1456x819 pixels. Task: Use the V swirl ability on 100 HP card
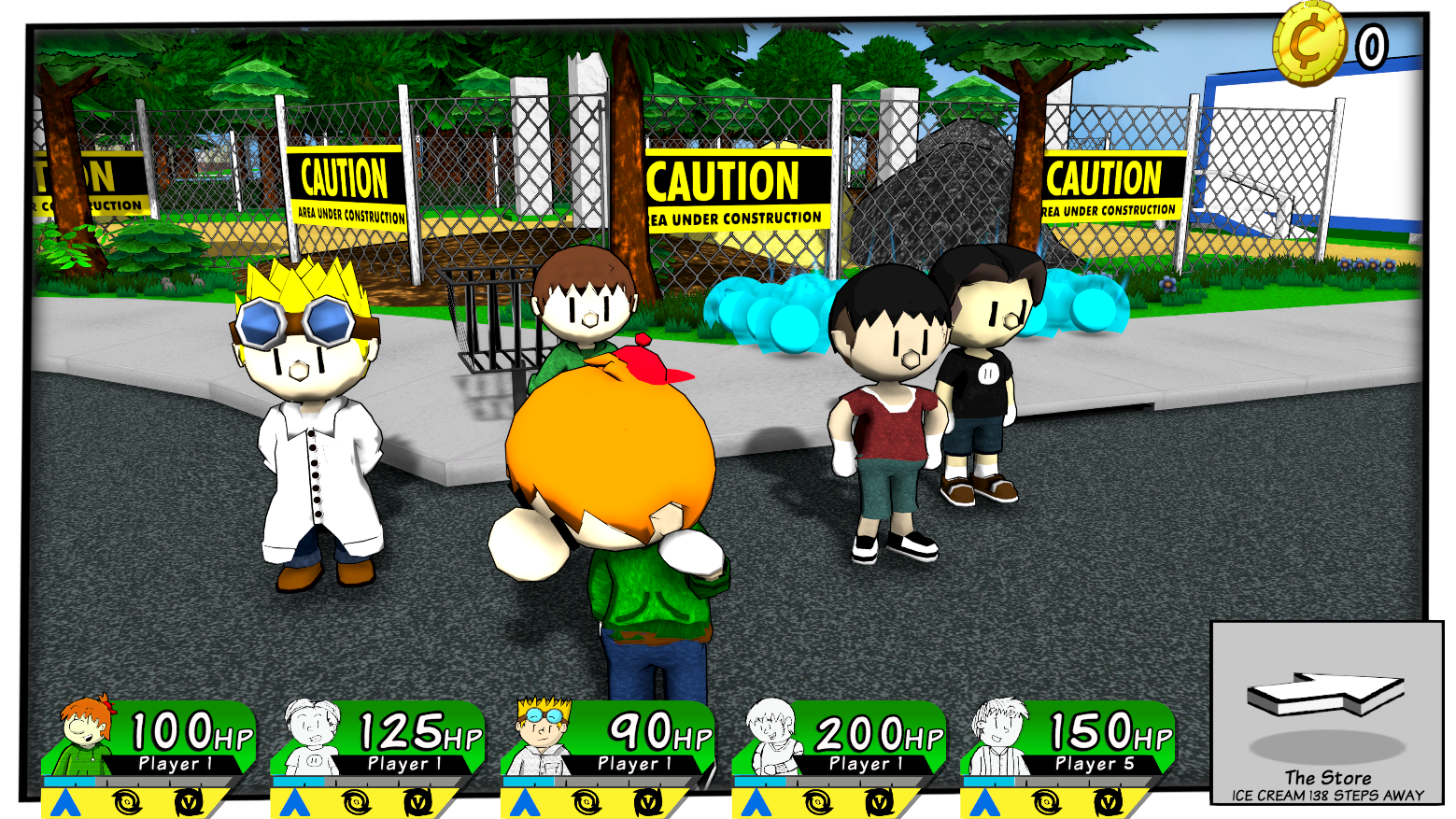point(190,802)
